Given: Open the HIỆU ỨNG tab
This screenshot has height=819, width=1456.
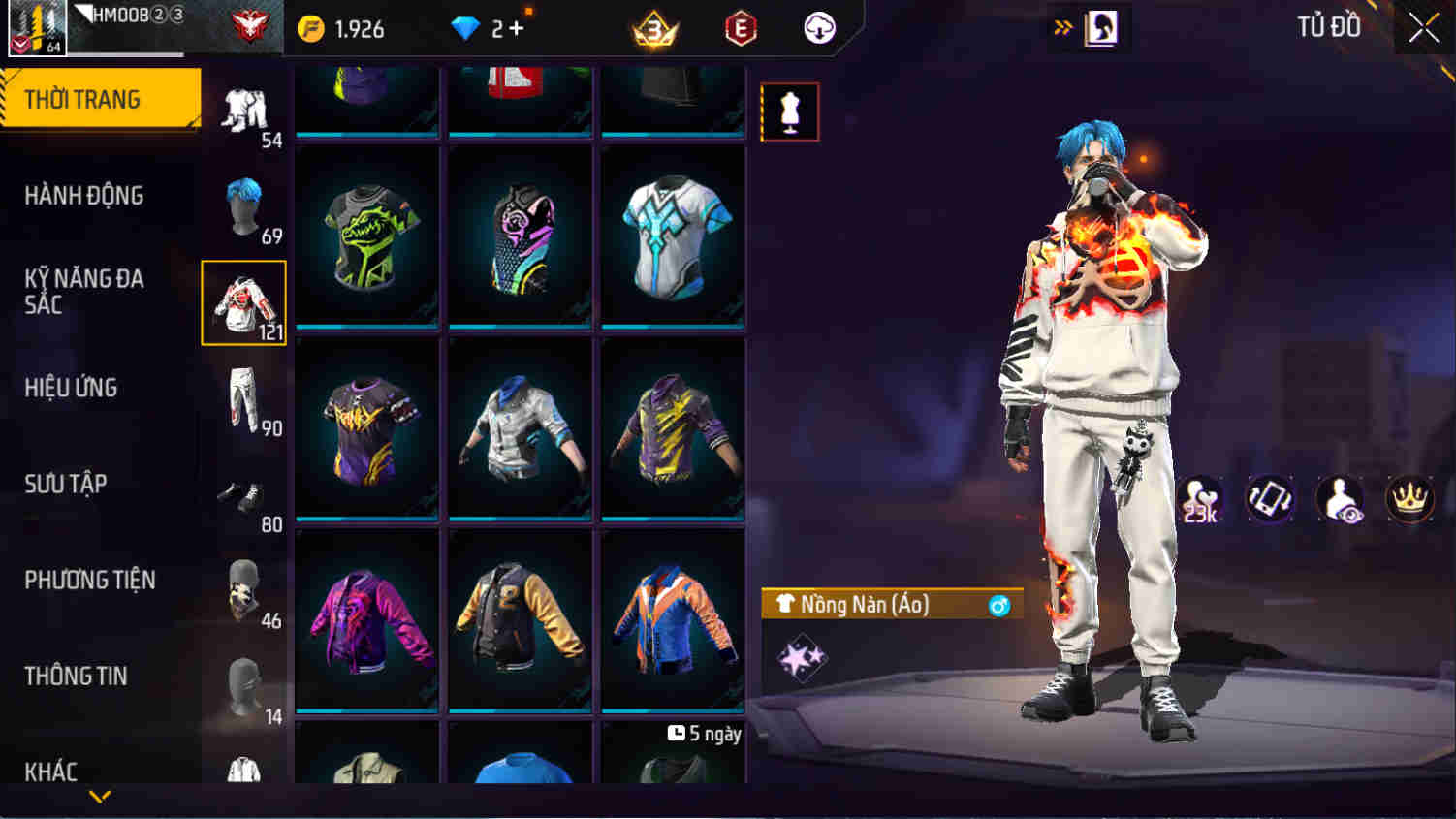Looking at the screenshot, I should coord(73,388).
